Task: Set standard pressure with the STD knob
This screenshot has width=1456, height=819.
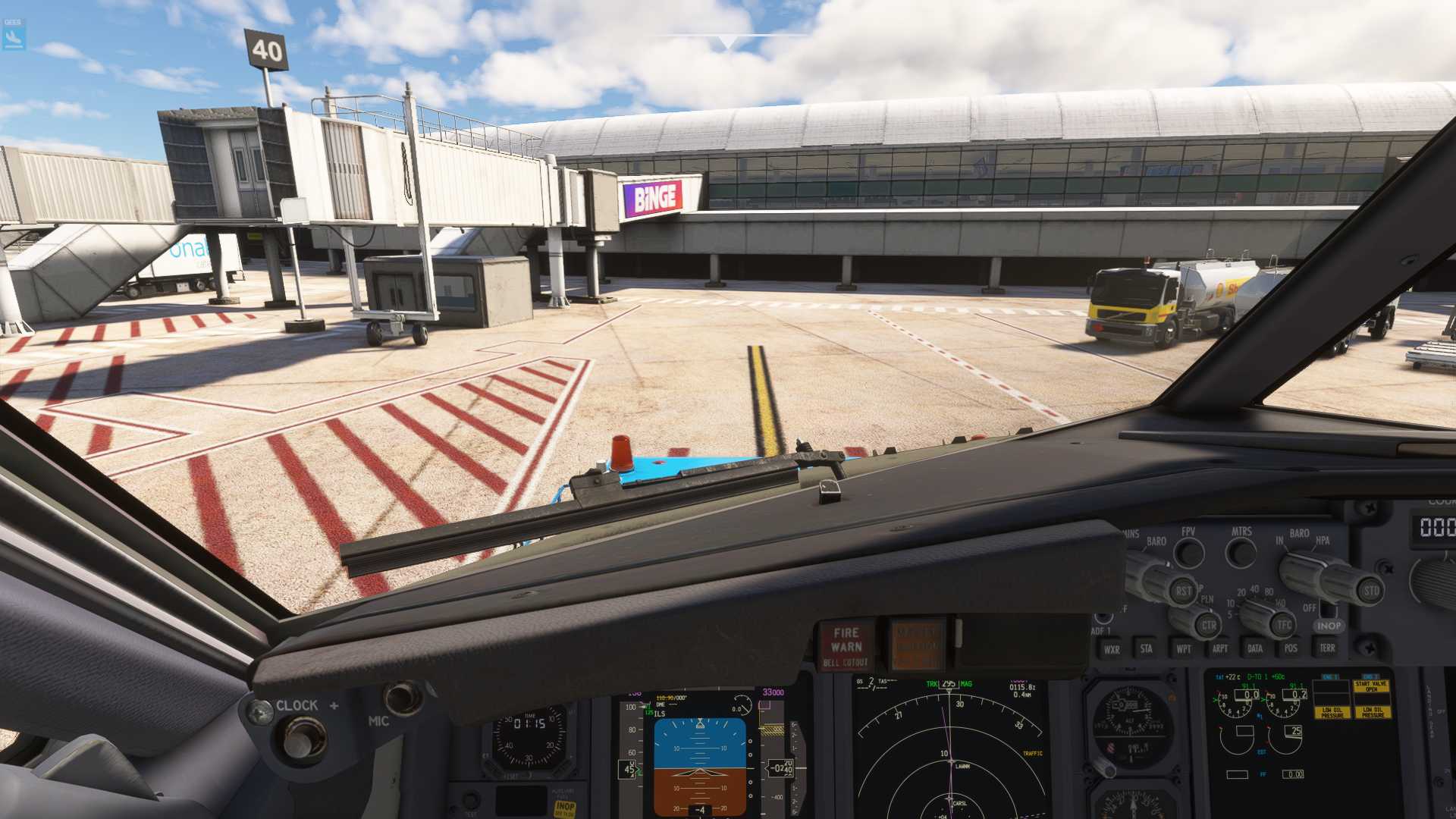Action: click(x=1371, y=591)
